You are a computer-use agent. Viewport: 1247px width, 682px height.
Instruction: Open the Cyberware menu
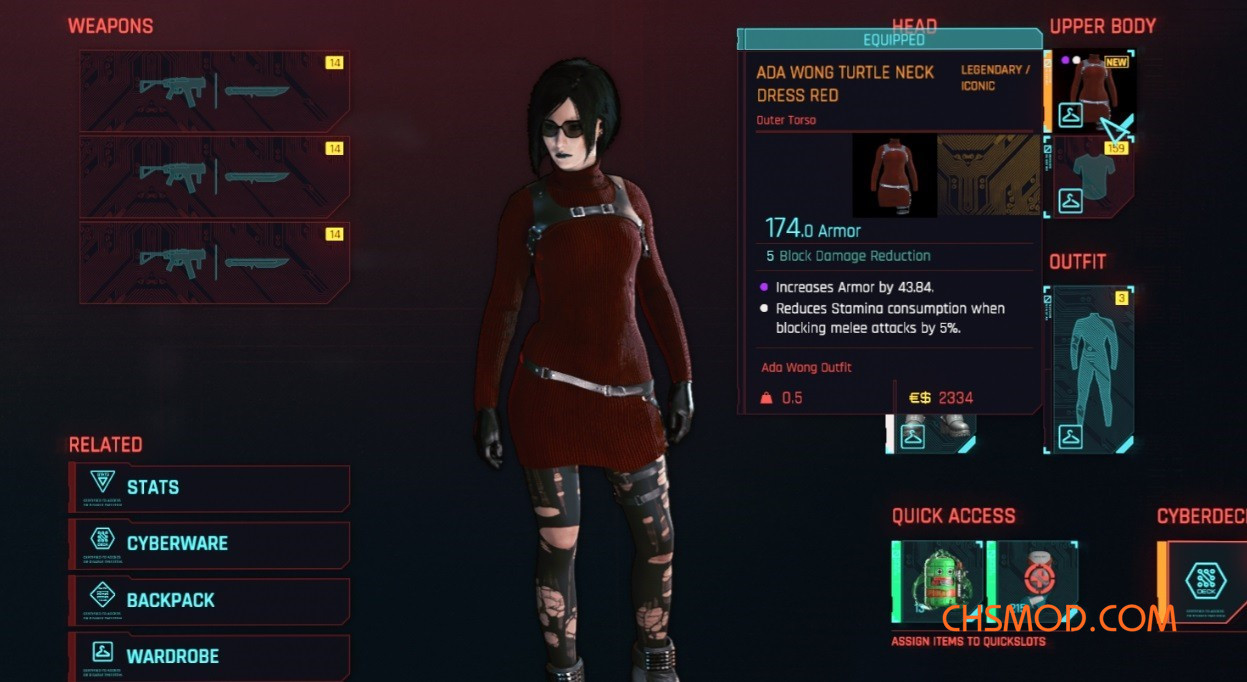point(209,544)
